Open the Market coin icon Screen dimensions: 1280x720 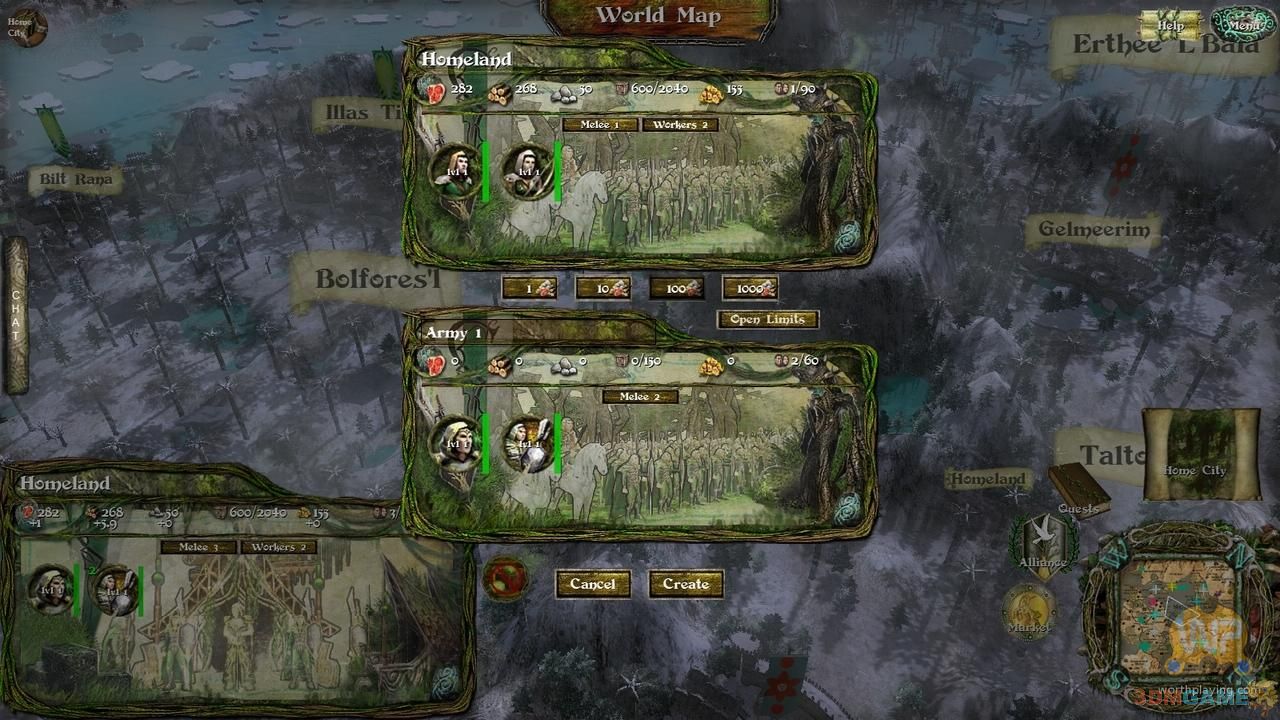[1029, 610]
